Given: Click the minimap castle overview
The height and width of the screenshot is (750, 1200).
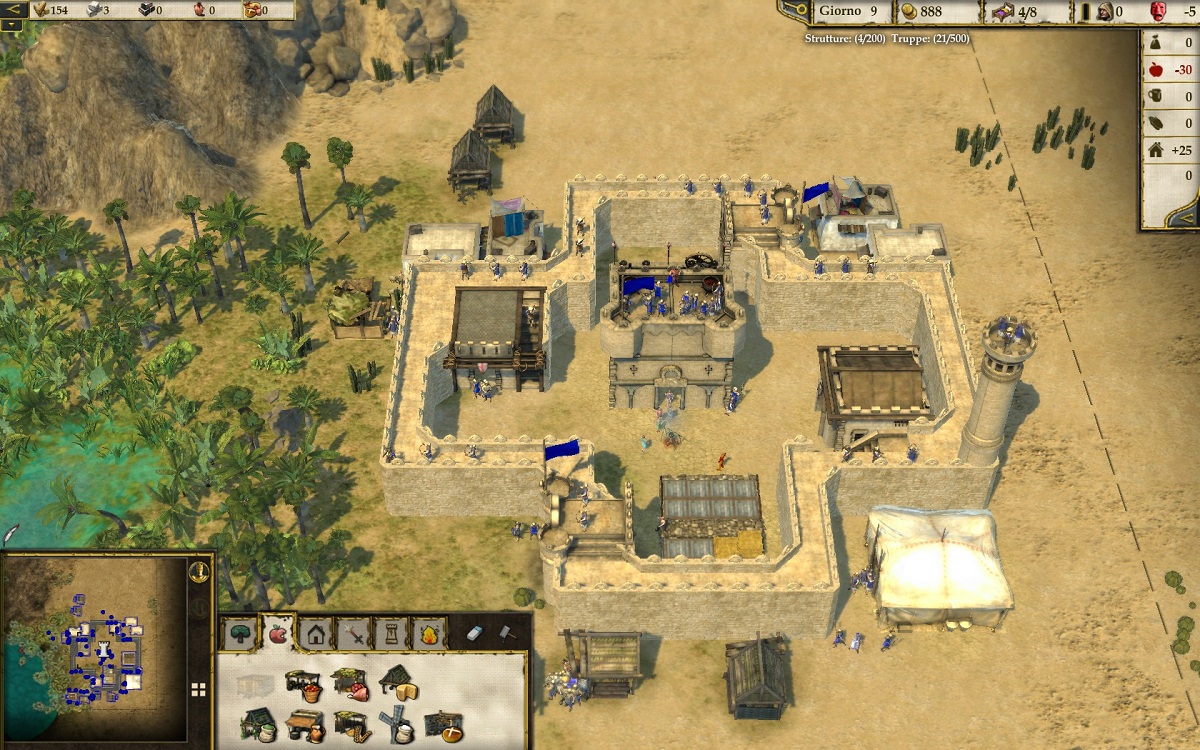Looking at the screenshot, I should click(95, 650).
